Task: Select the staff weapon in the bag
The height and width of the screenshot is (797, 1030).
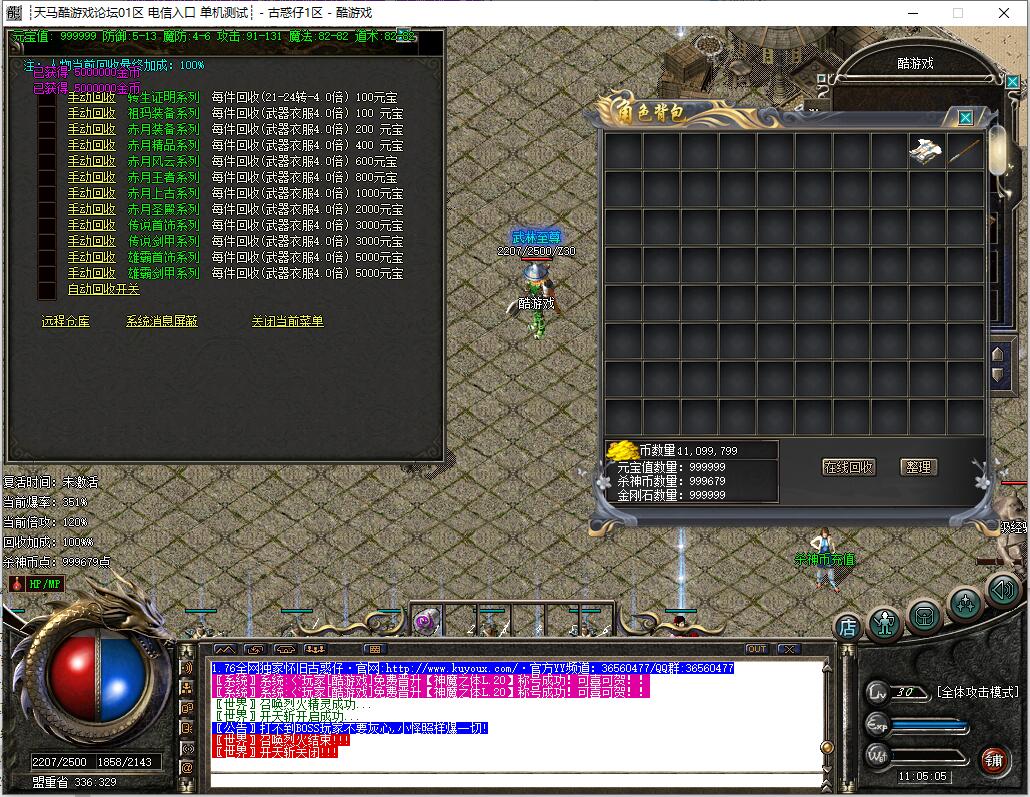Action: coord(965,151)
